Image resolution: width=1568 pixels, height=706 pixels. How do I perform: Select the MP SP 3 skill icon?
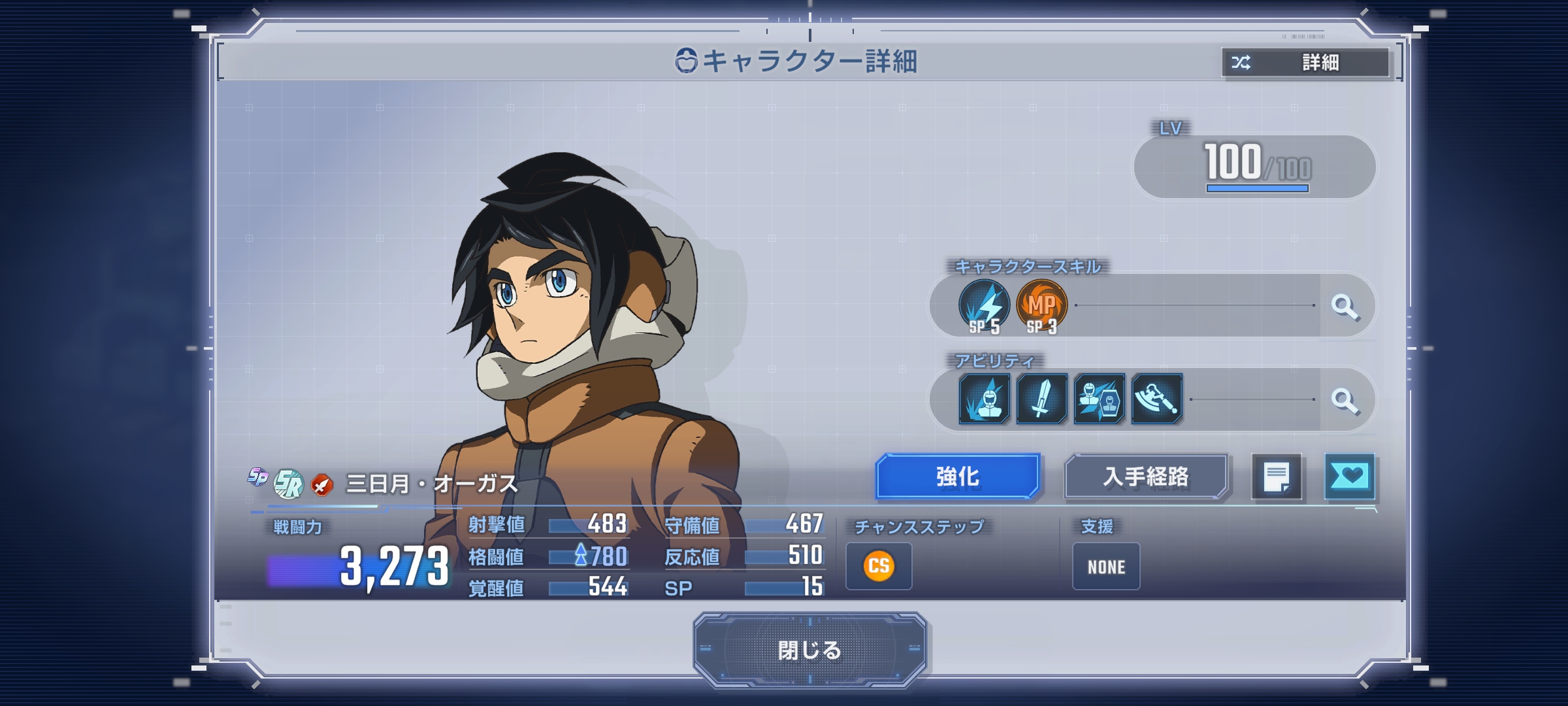[x=1041, y=306]
